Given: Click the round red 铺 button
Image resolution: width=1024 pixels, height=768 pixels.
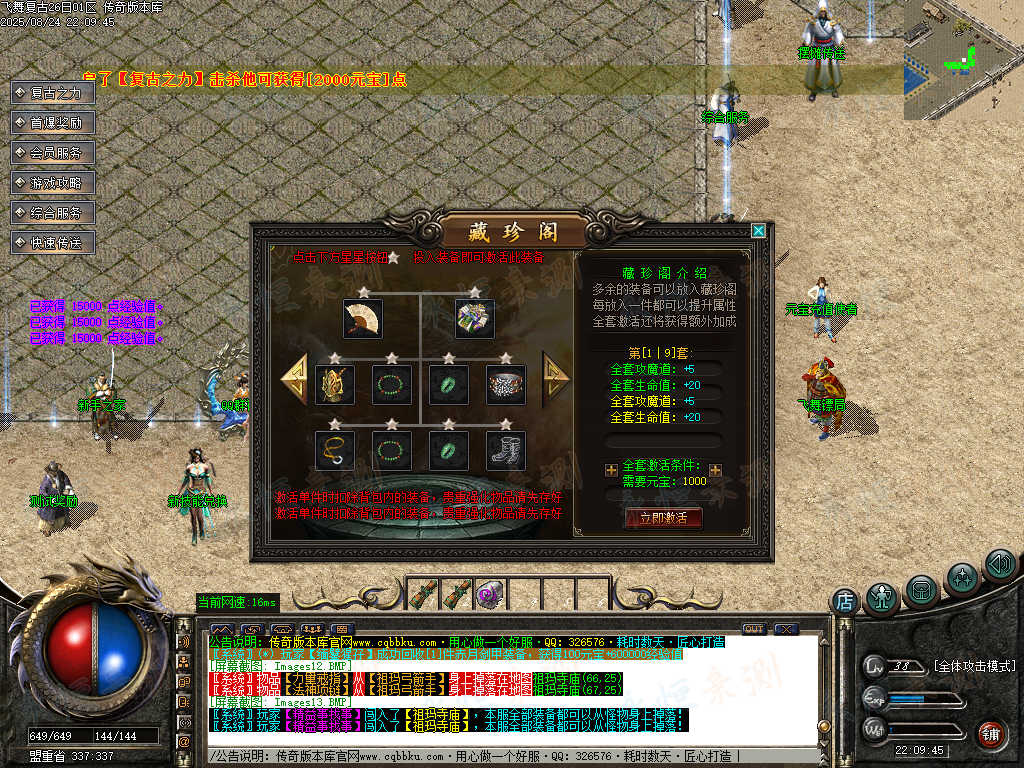Looking at the screenshot, I should (991, 734).
